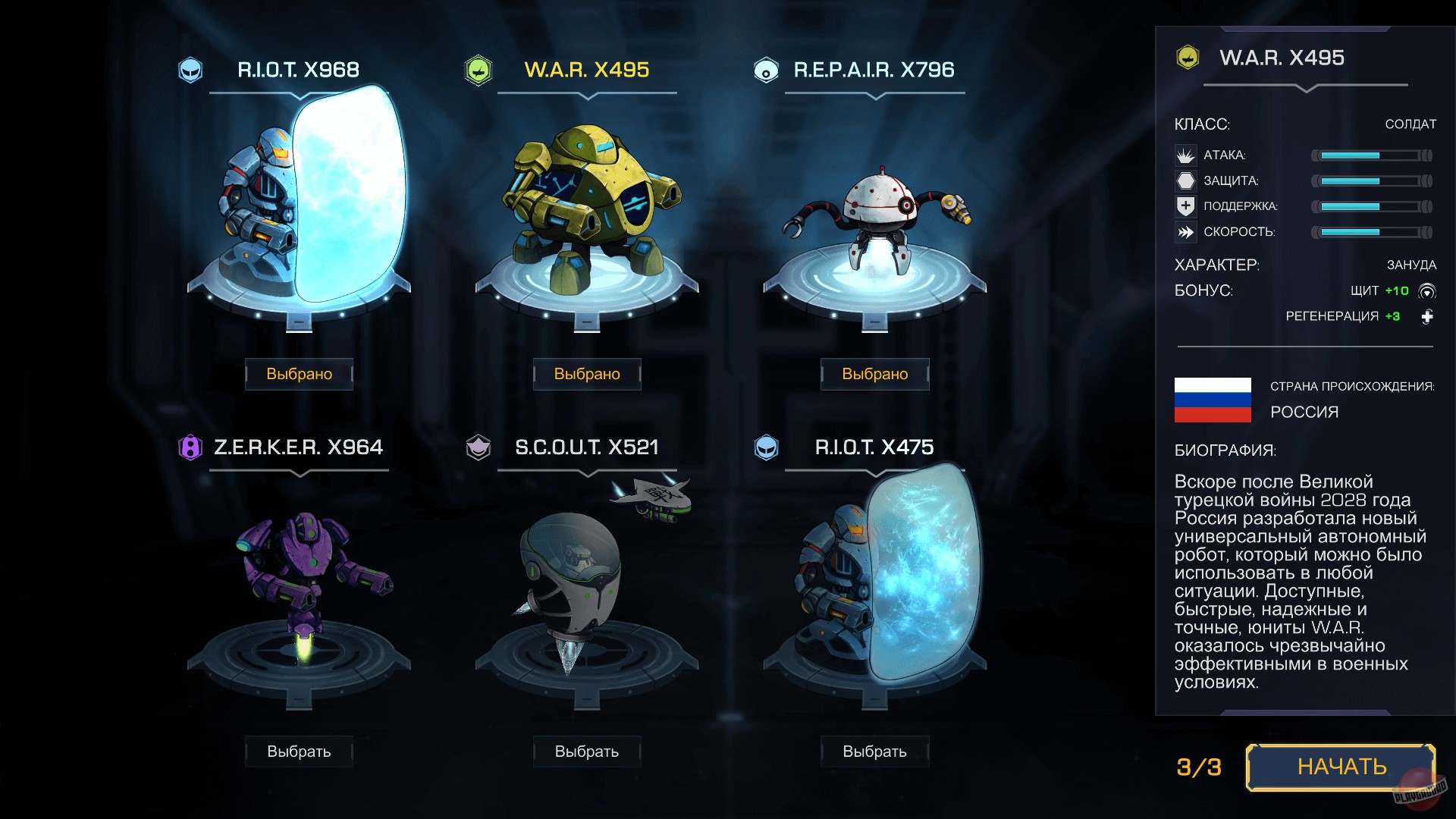Select Z.E.R.K.E.R. X964 with its Выбрать button
The image size is (1456, 819).
pyautogui.click(x=298, y=751)
